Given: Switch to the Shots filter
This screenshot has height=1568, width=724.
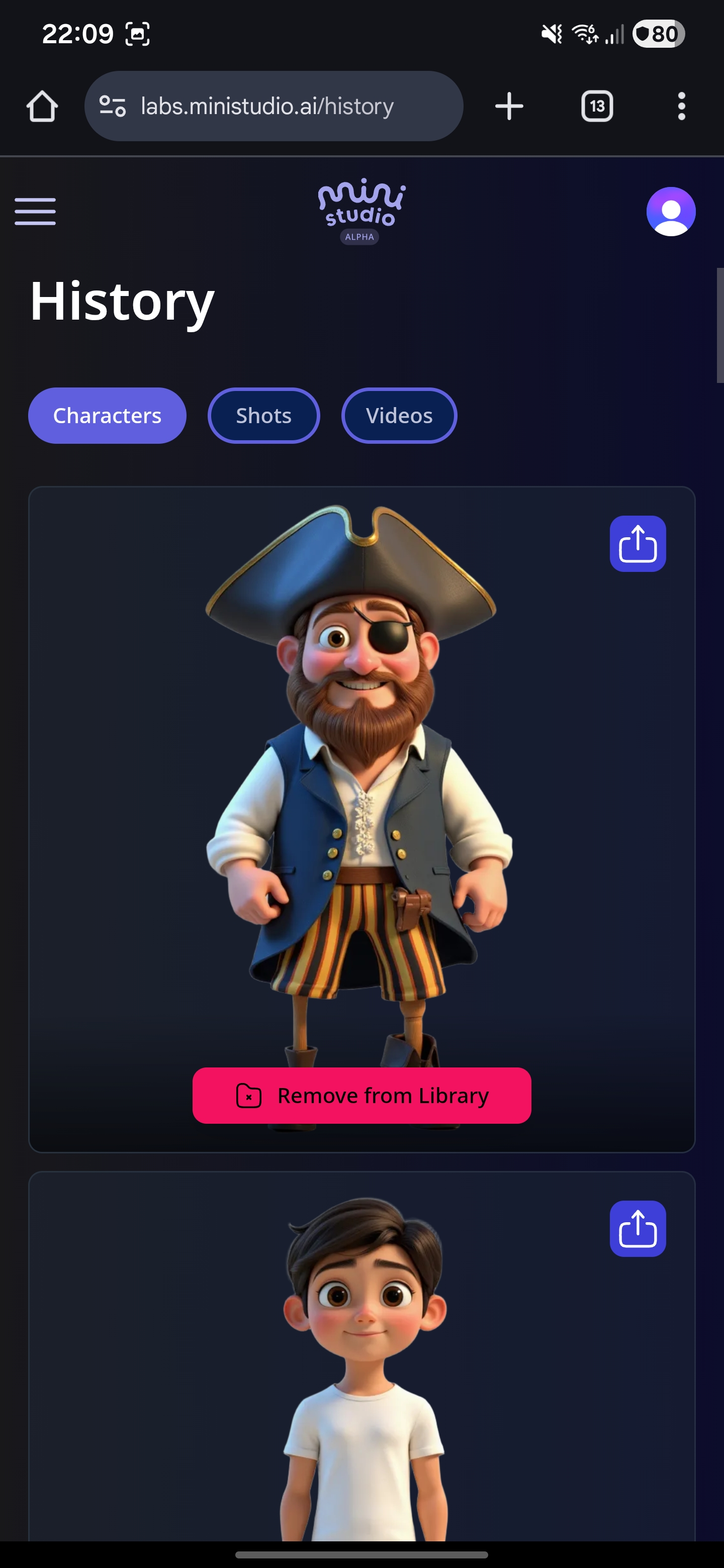Looking at the screenshot, I should click(263, 415).
